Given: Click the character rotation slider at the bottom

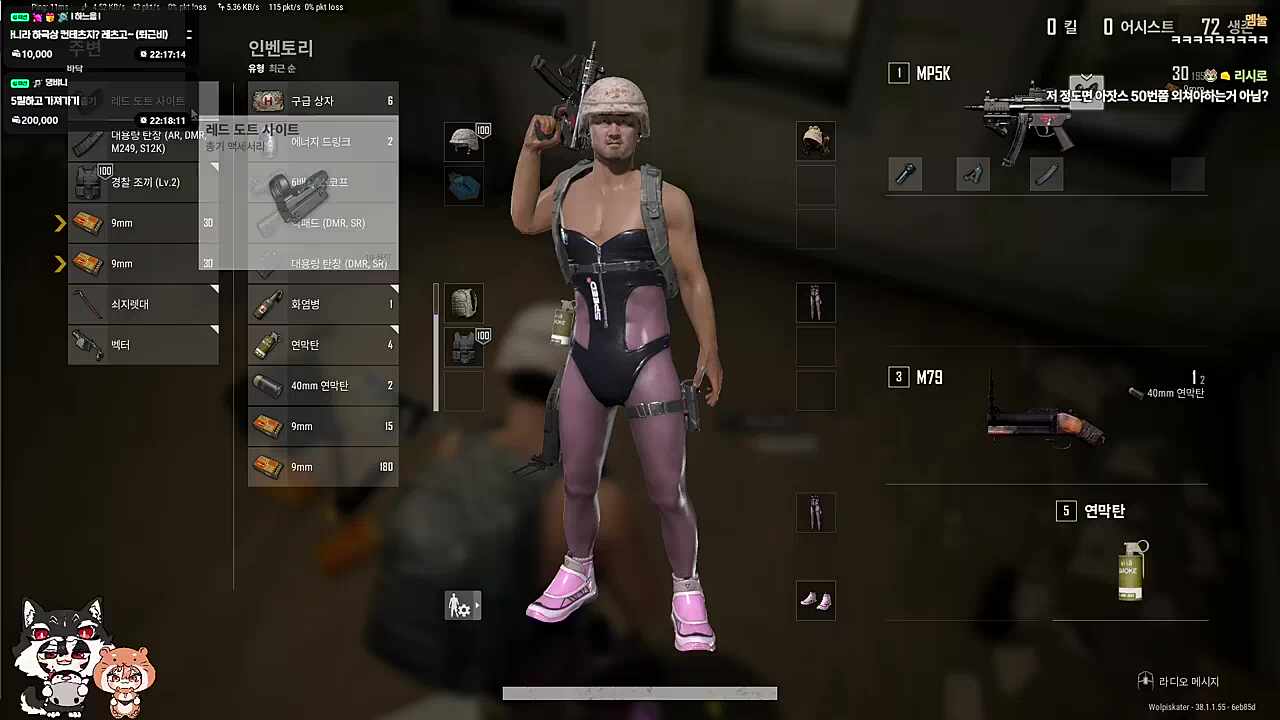Looking at the screenshot, I should click(640, 692).
